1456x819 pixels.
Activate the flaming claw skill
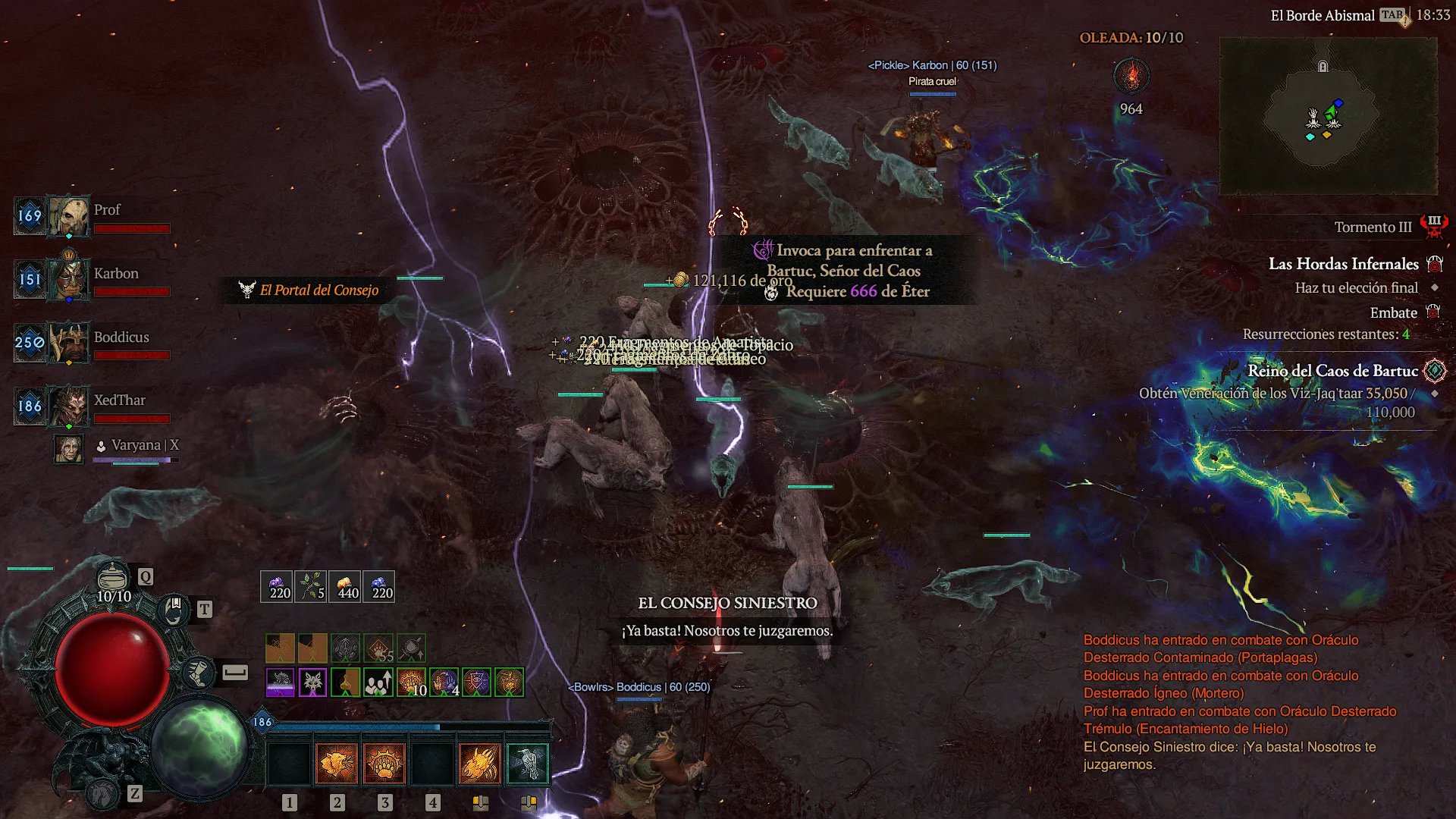[480, 762]
